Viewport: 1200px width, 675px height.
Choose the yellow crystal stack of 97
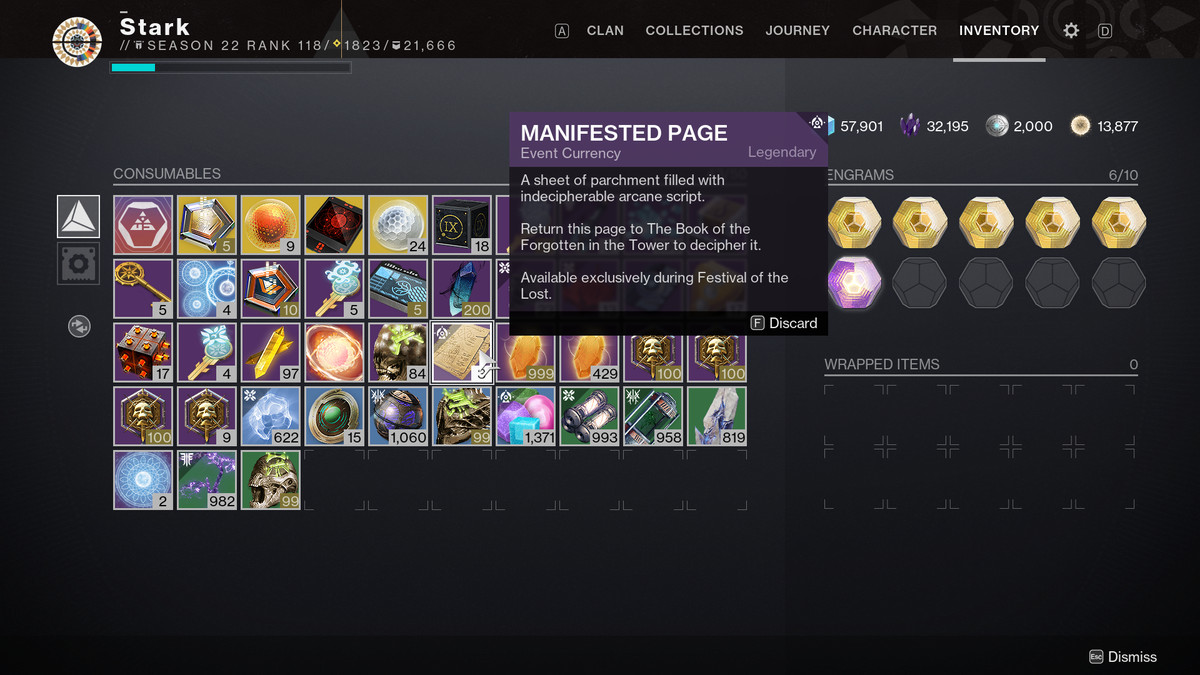(271, 352)
